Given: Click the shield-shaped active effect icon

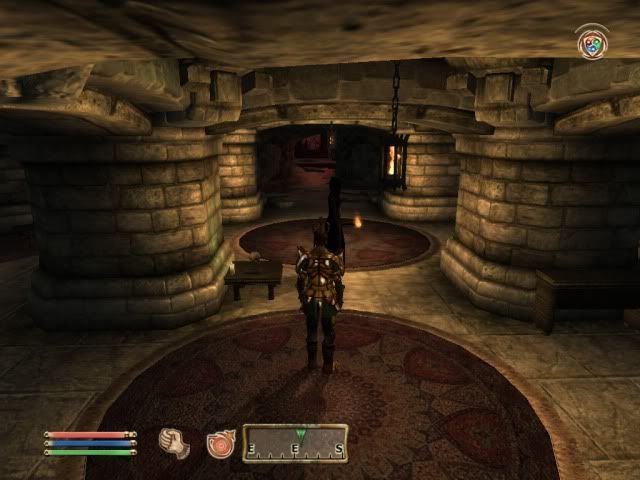Looking at the screenshot, I should point(592,43).
